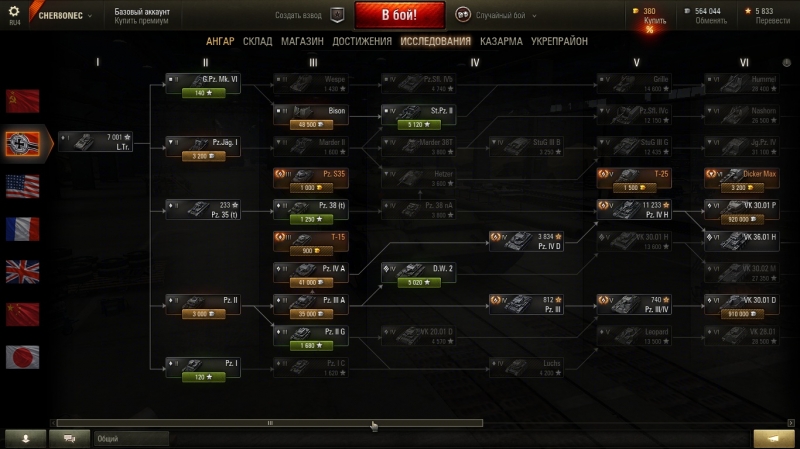This screenshot has width=800, height=449.
Task: Switch to the УКРЕПРАЙОН tab
Action: (x=559, y=42)
